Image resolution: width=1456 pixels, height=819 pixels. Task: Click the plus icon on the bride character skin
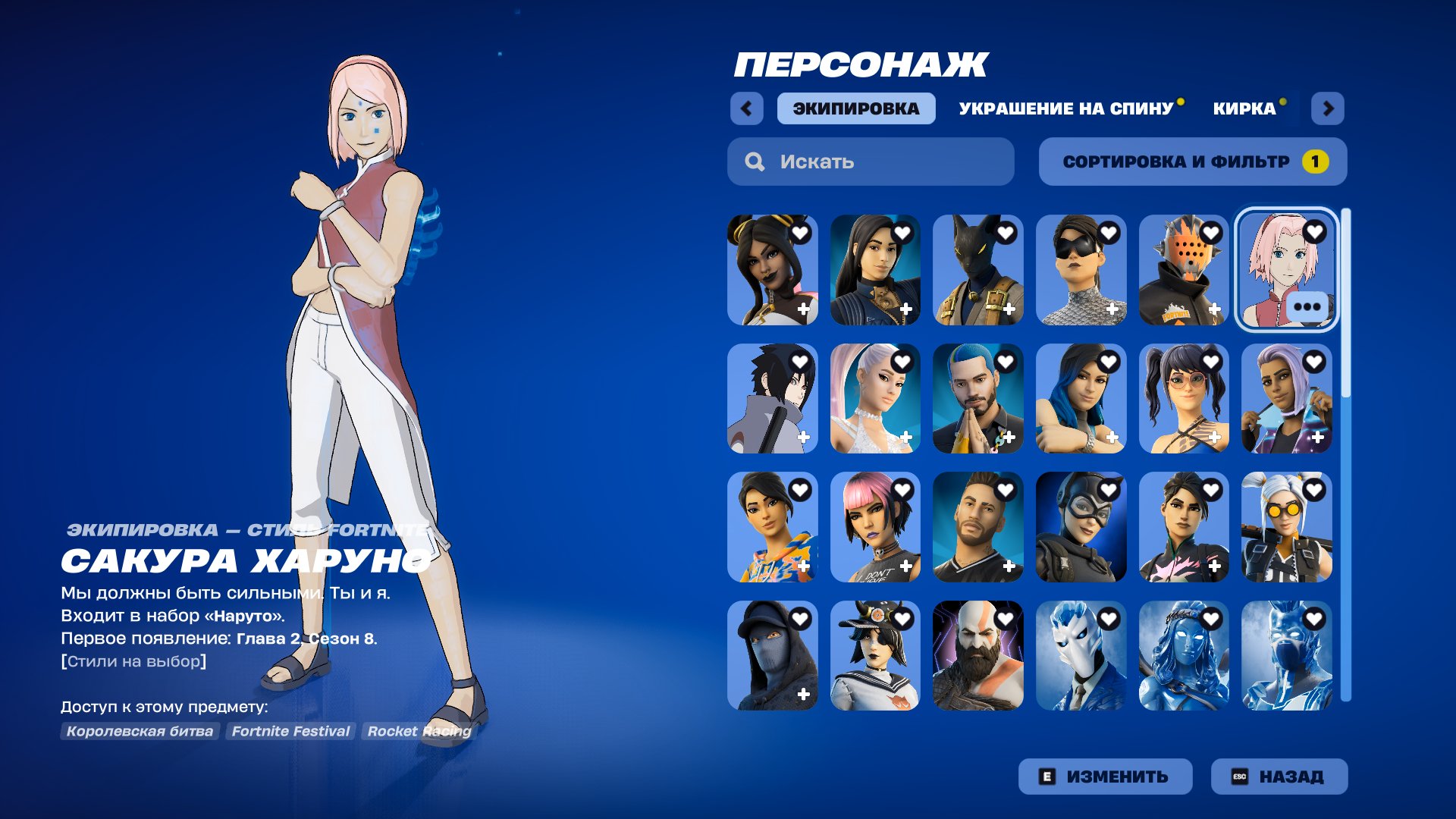click(x=906, y=438)
